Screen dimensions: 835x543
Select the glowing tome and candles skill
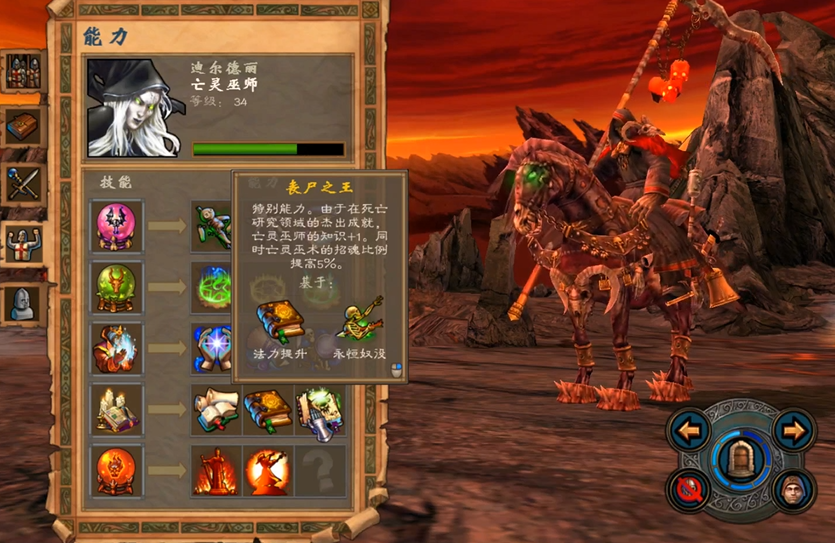118,409
